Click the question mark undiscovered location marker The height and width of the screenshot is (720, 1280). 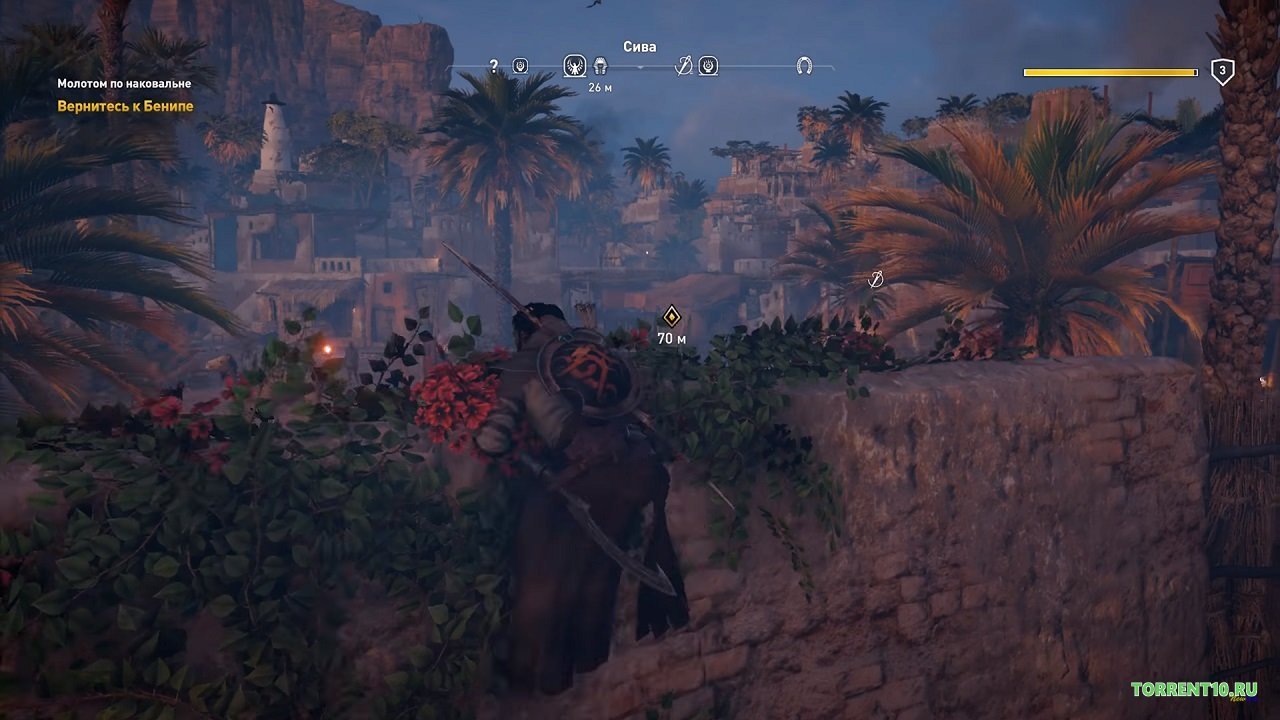tap(494, 65)
